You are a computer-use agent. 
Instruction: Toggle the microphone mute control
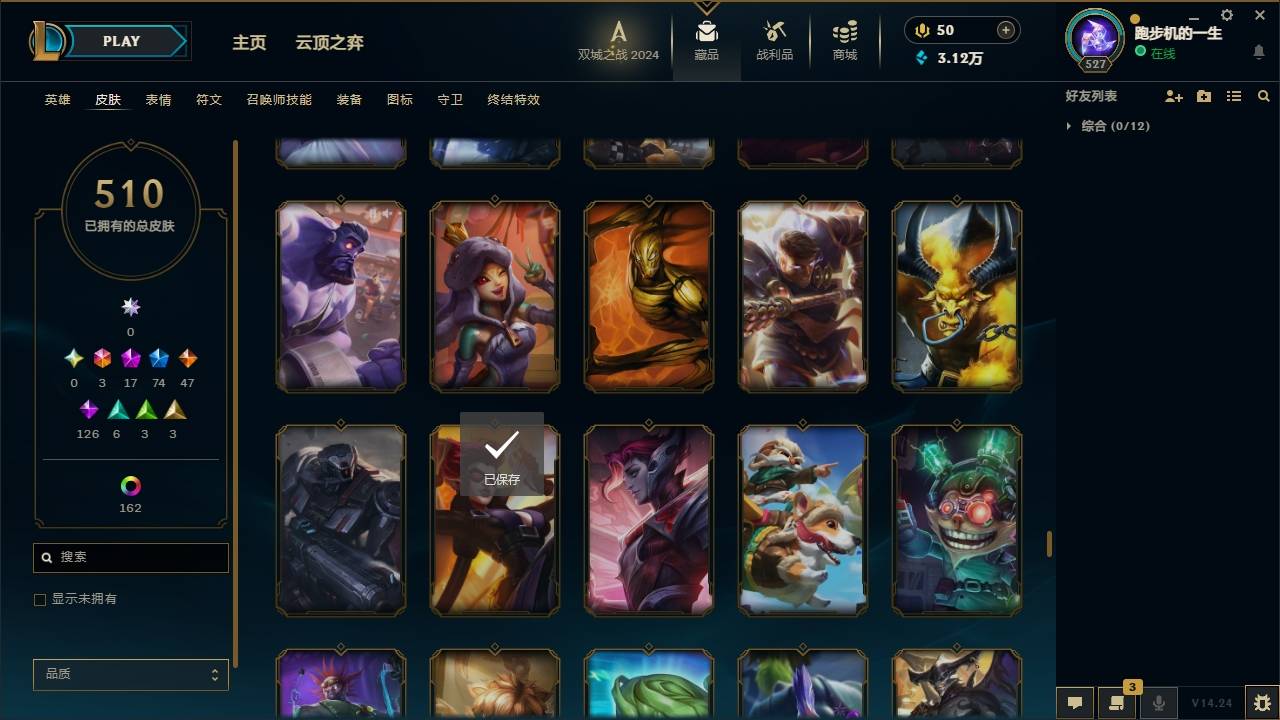point(1158,703)
